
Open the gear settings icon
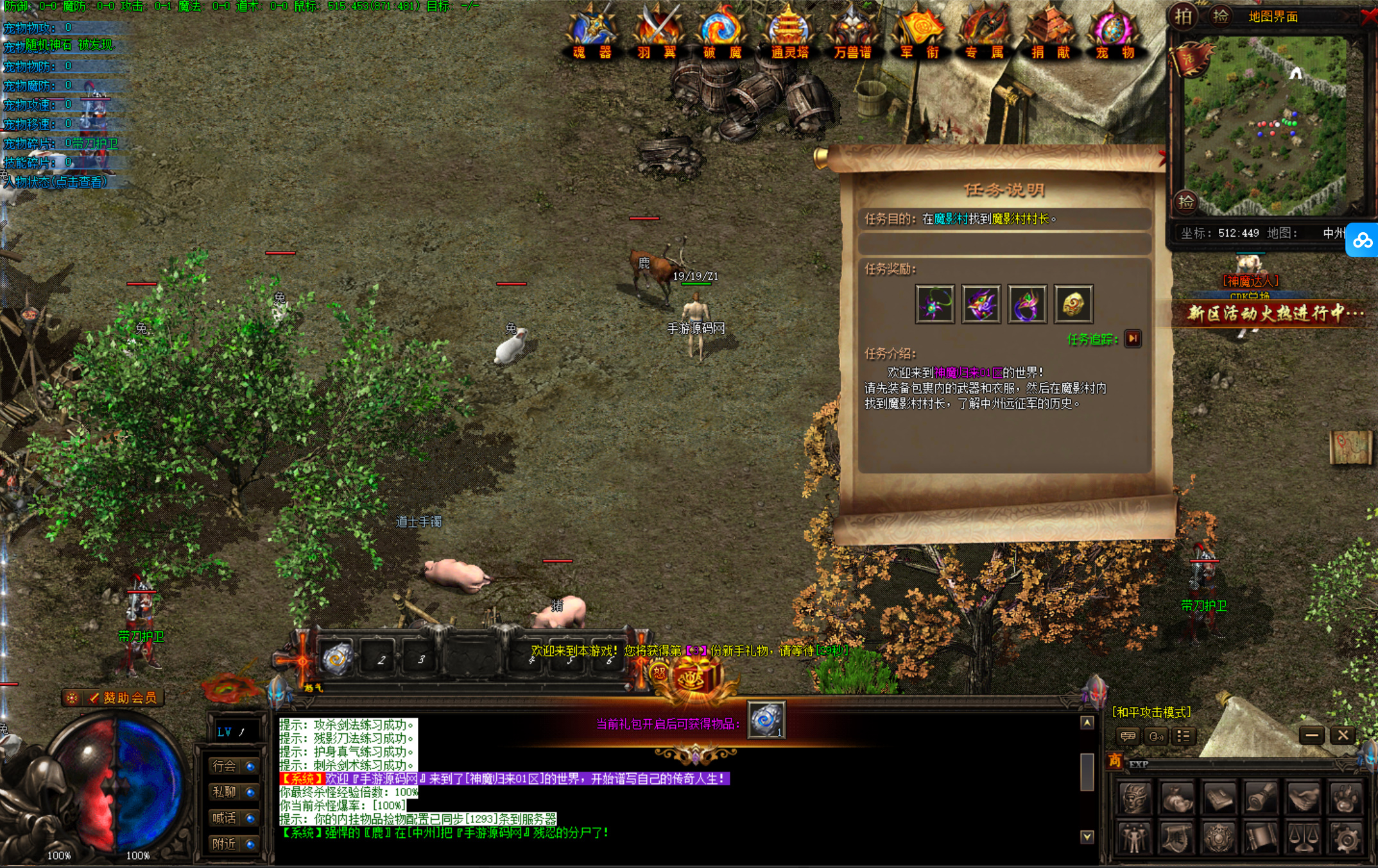tap(1346, 838)
